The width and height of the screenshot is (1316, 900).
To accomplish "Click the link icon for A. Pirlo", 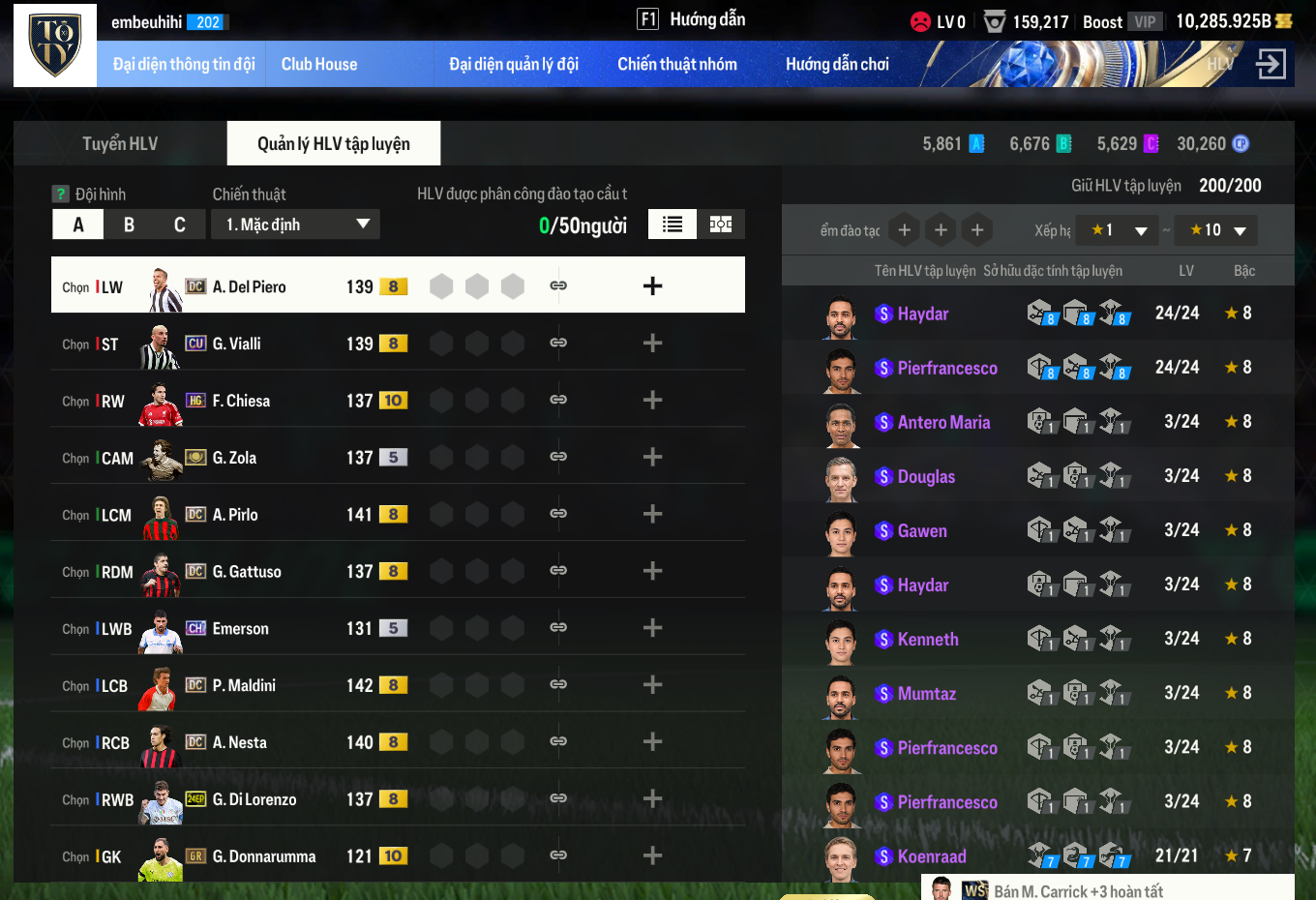I will coord(558,514).
